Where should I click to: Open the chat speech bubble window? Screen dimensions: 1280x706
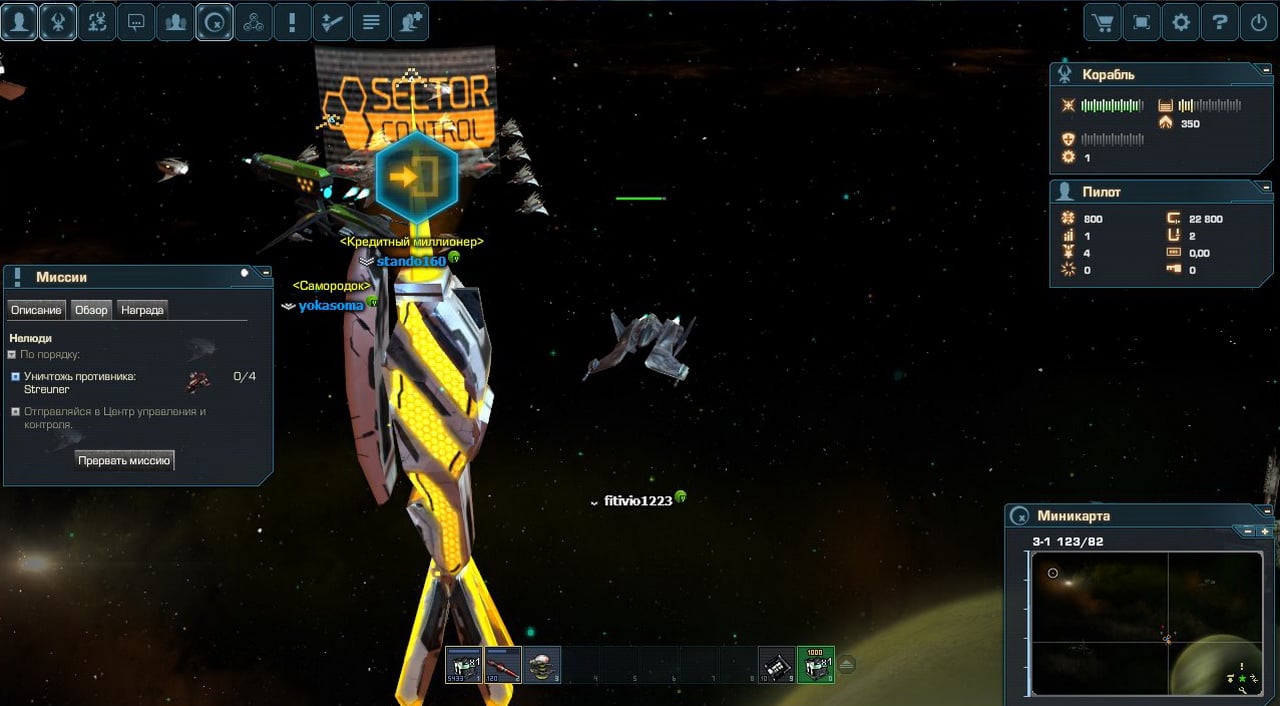point(136,21)
